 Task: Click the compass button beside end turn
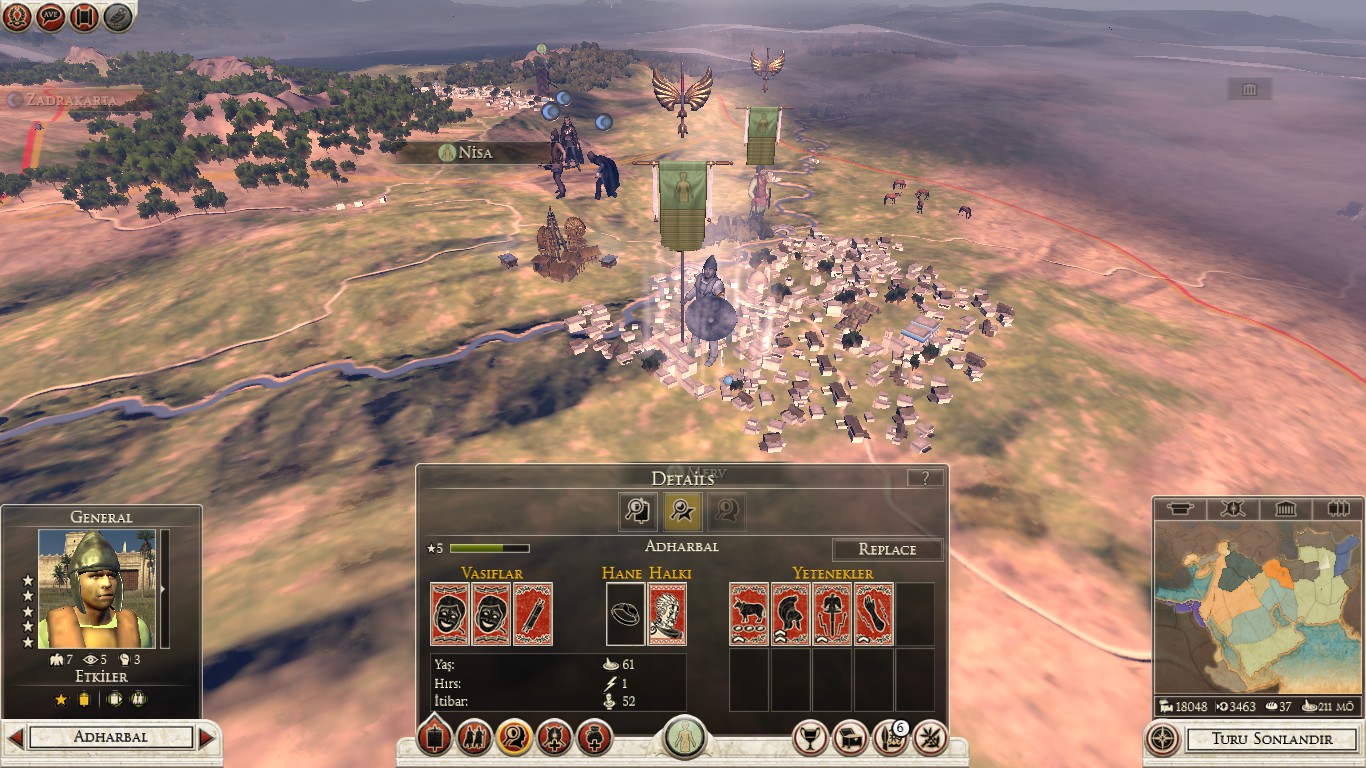pyautogui.click(x=1162, y=739)
